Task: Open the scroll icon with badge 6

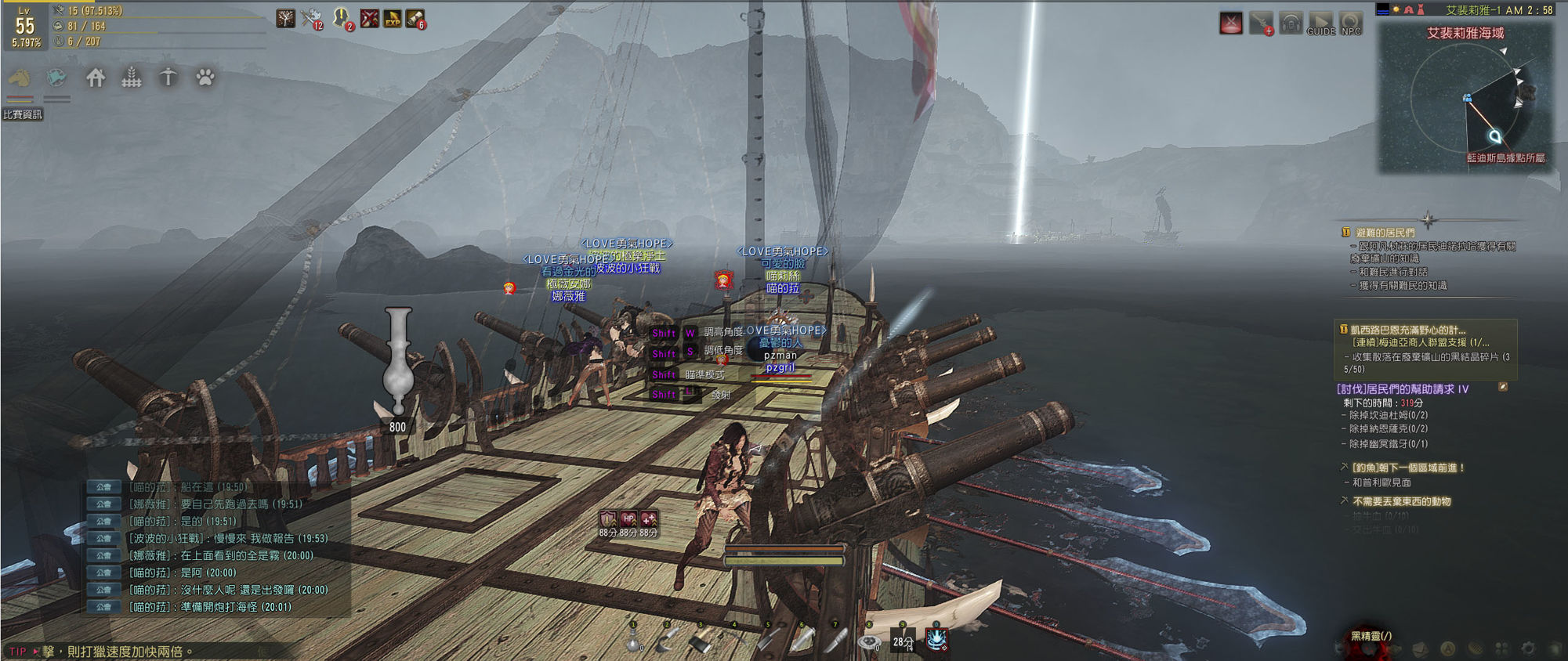Action: click(x=416, y=18)
